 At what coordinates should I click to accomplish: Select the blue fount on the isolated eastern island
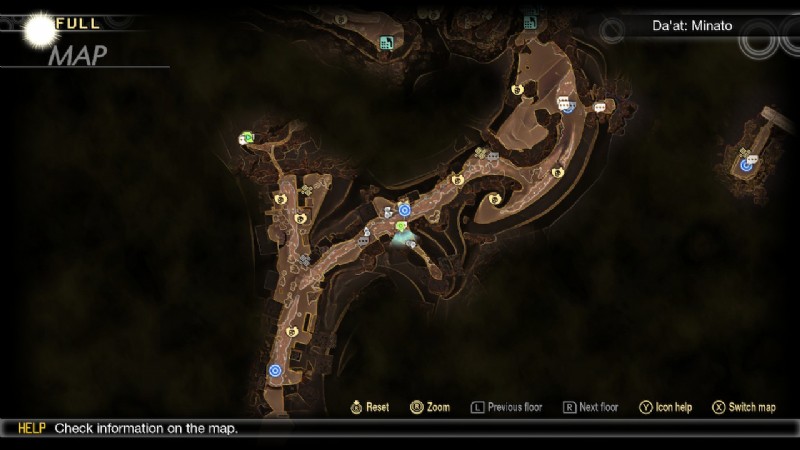(x=746, y=165)
